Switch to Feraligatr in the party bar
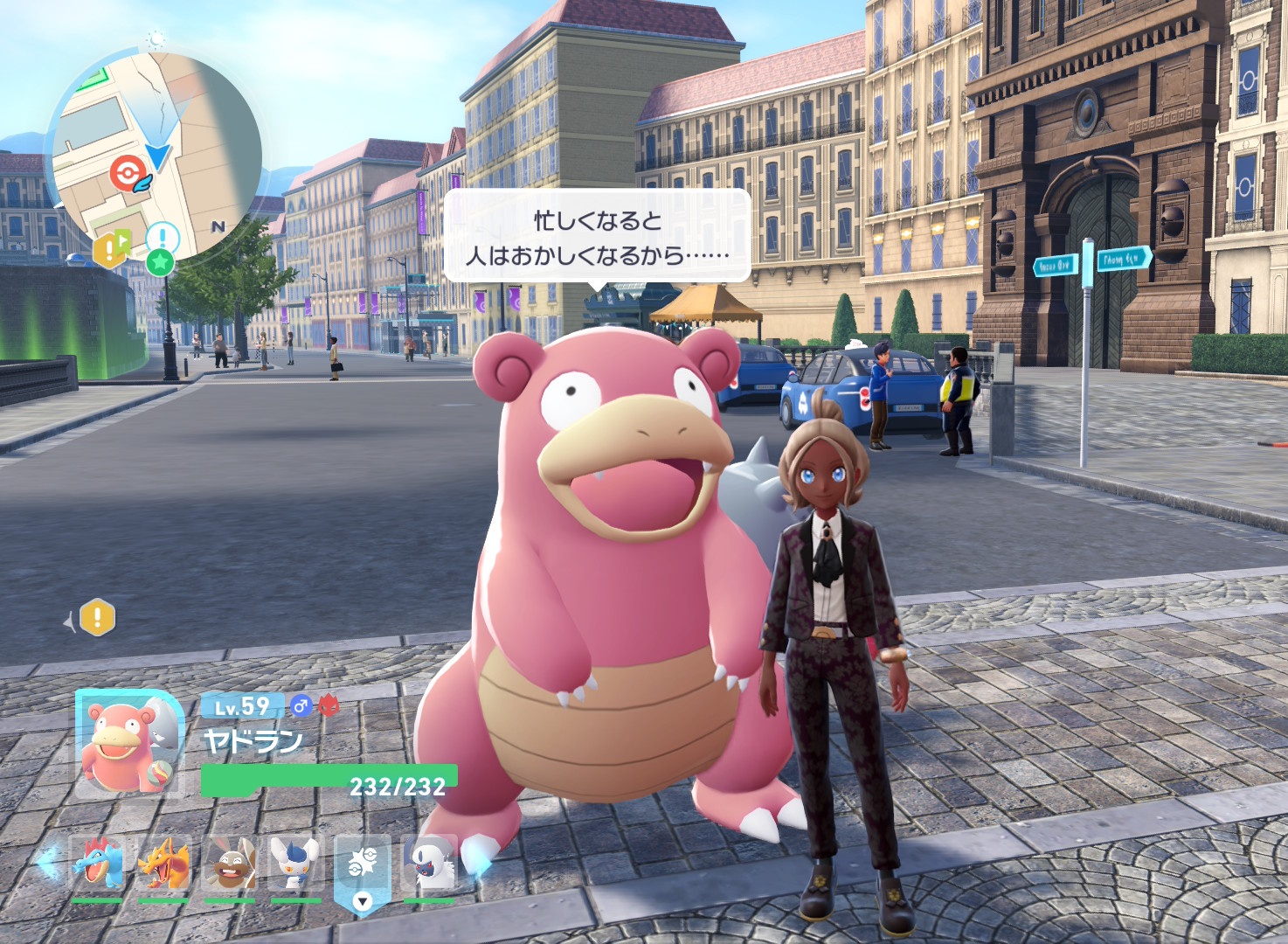Viewport: 1288px width, 944px height. click(96, 863)
